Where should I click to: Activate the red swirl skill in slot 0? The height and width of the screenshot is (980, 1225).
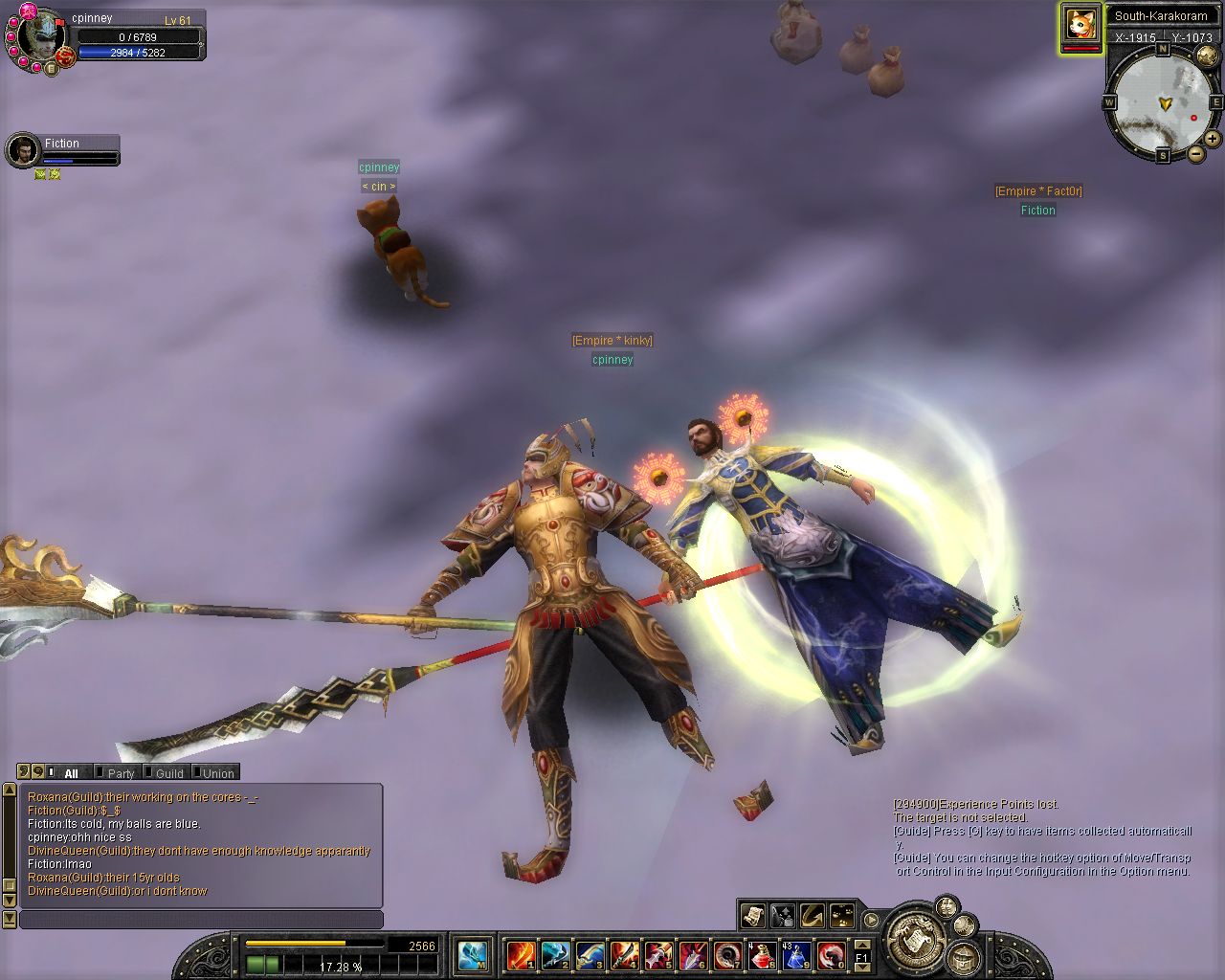click(x=830, y=954)
